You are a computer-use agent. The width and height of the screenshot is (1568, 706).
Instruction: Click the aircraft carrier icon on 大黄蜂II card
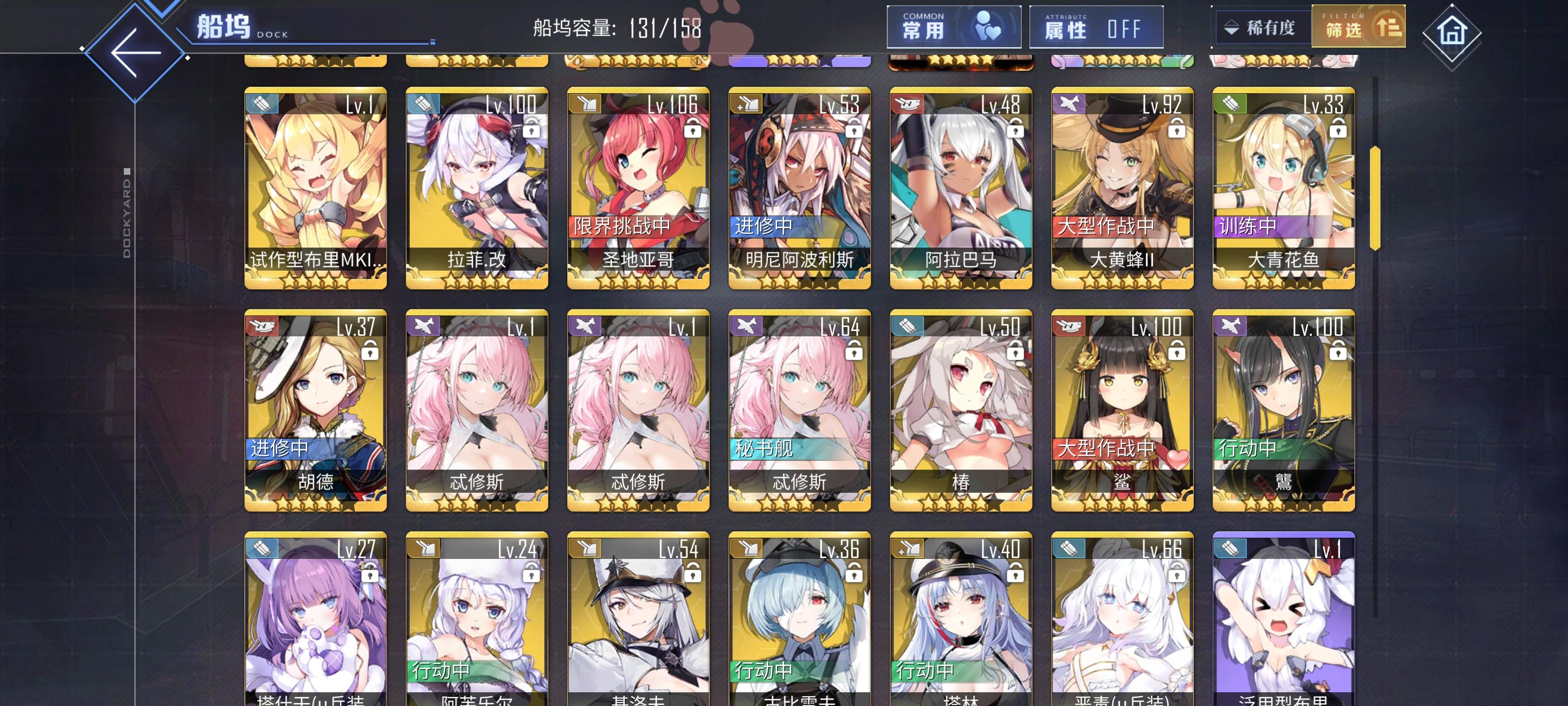(x=1070, y=103)
